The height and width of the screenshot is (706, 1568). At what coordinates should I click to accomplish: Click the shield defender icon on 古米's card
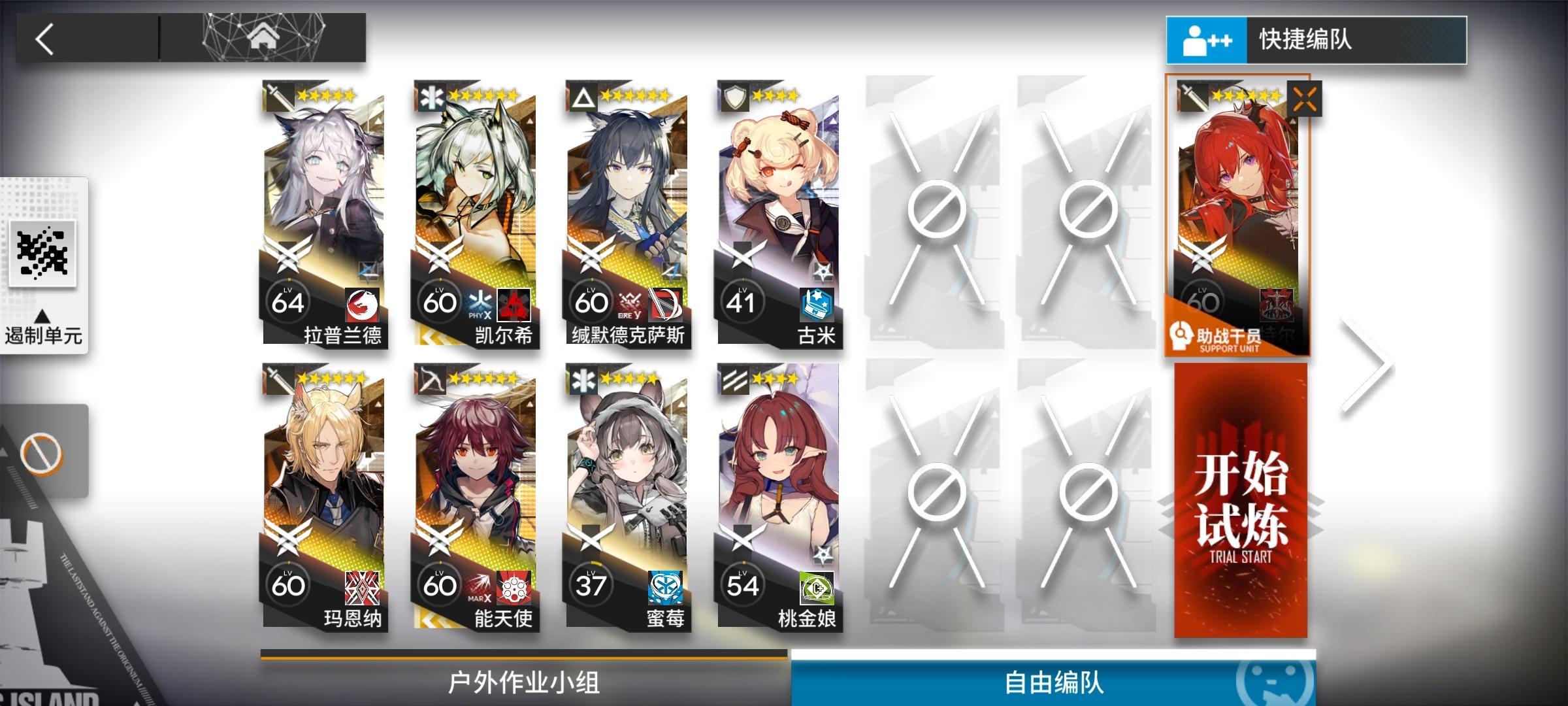735,96
